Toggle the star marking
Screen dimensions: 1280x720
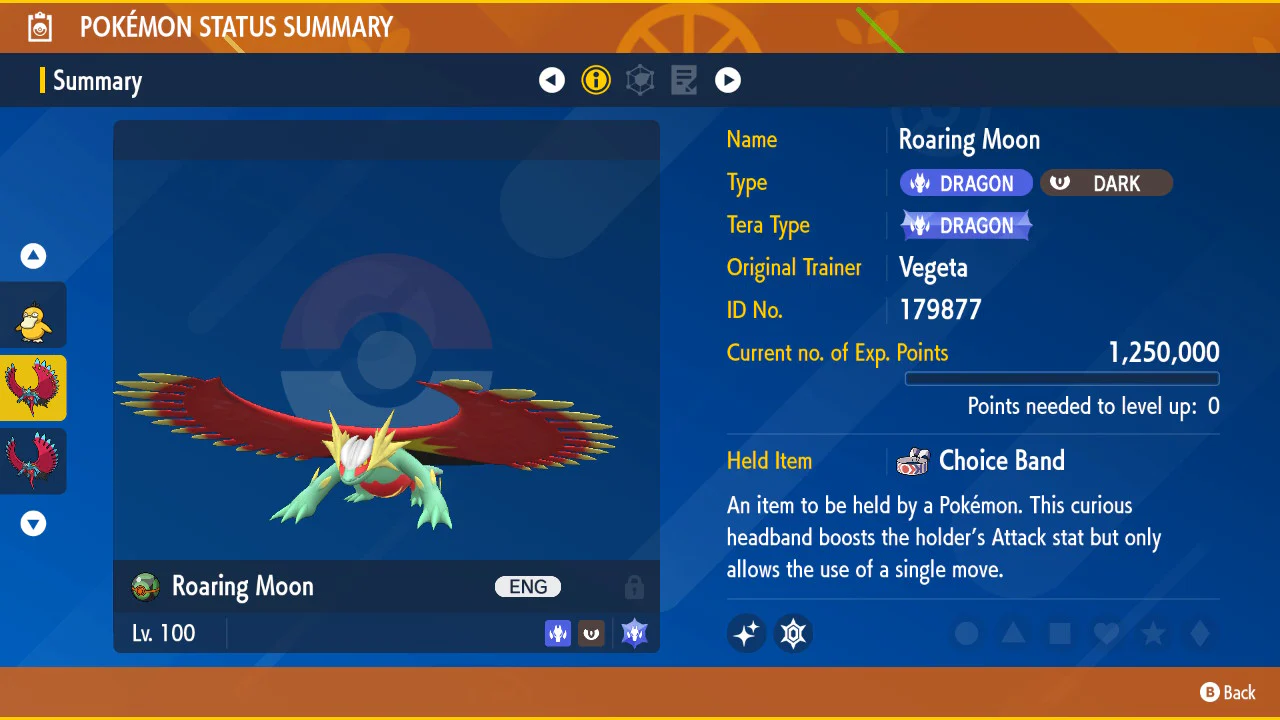pos(1153,633)
